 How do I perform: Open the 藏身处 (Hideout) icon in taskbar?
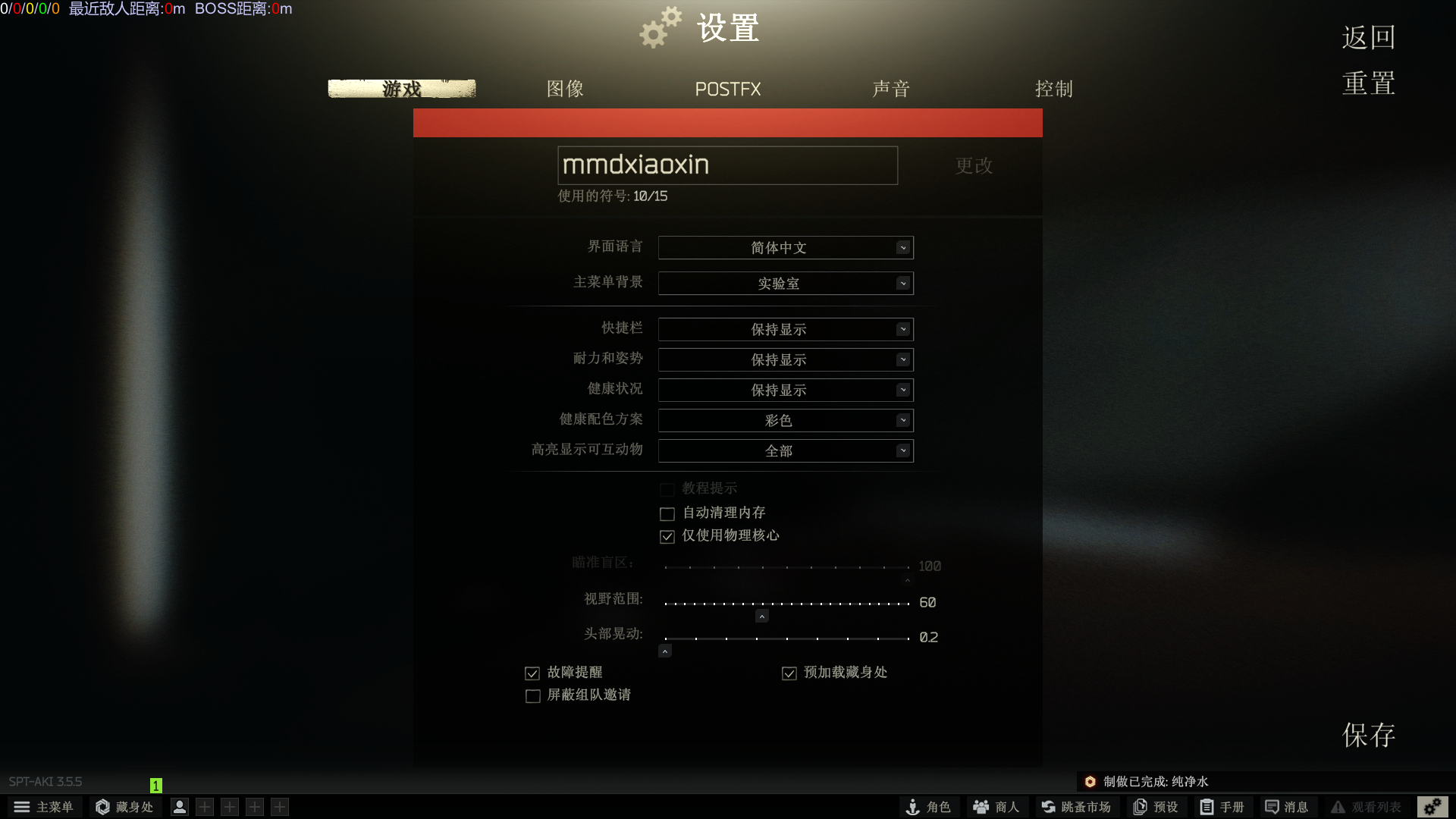[124, 807]
